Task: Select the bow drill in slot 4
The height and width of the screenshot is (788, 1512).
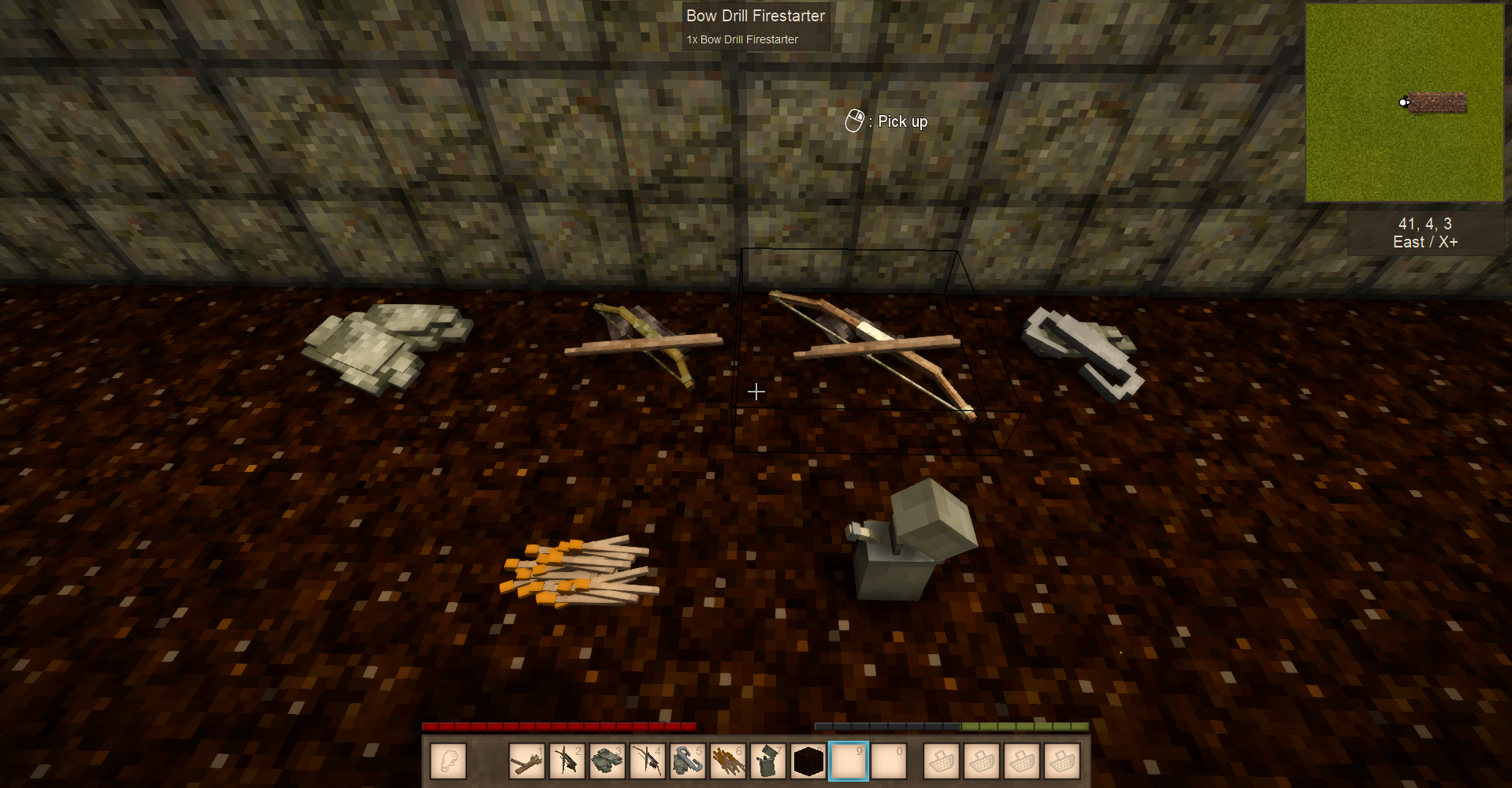Action: [x=648, y=761]
